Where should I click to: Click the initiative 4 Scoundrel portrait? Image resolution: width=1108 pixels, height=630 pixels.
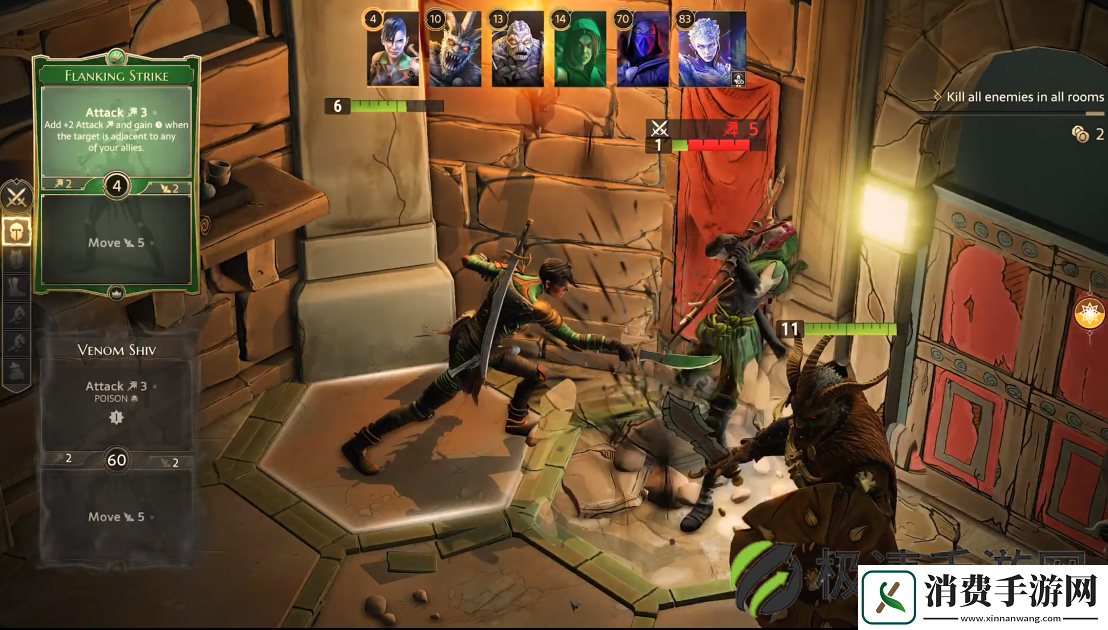click(x=393, y=50)
